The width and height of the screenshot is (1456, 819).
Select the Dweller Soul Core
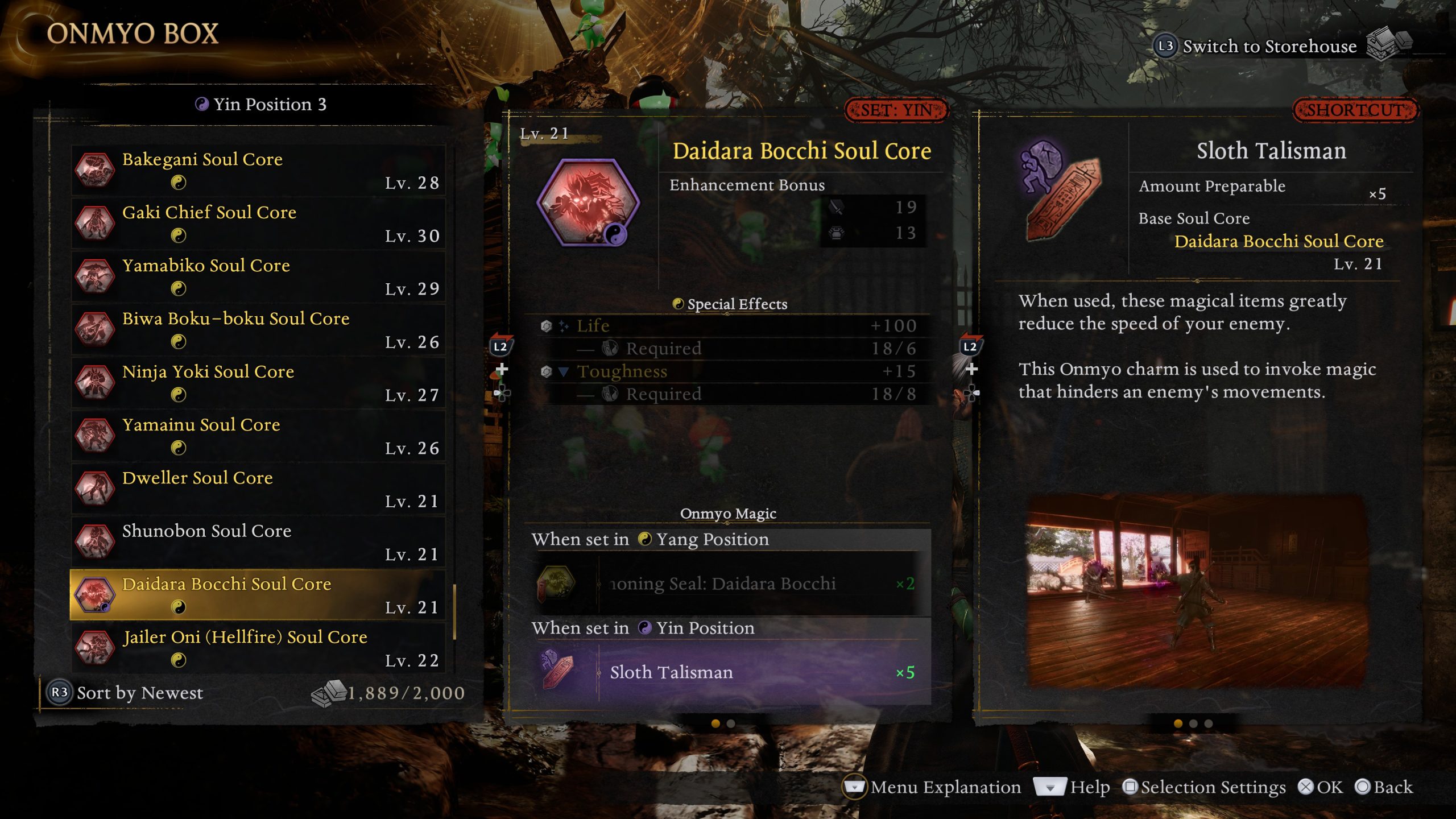click(257, 489)
